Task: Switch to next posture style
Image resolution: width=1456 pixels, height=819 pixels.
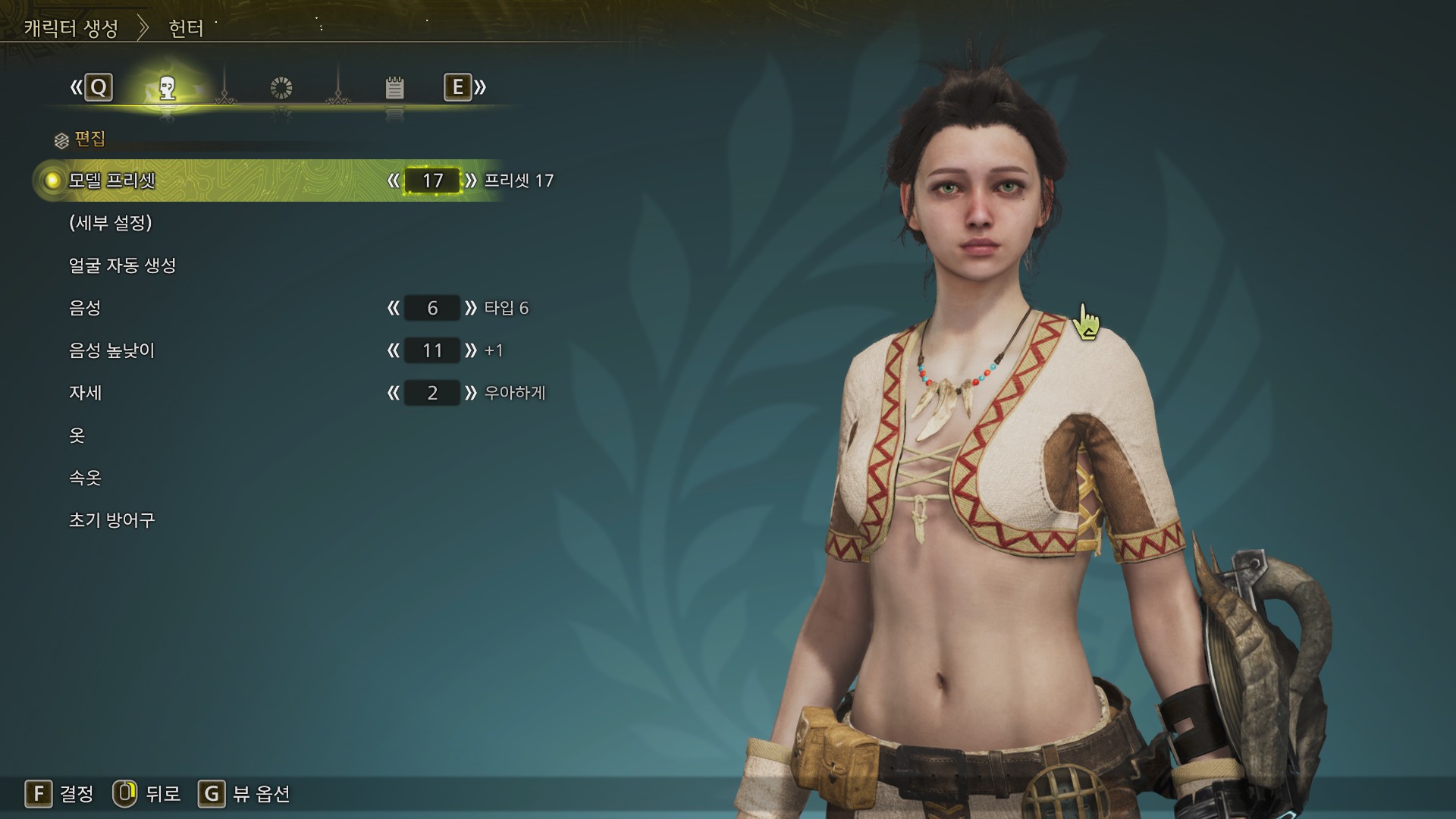Action: coord(471,393)
